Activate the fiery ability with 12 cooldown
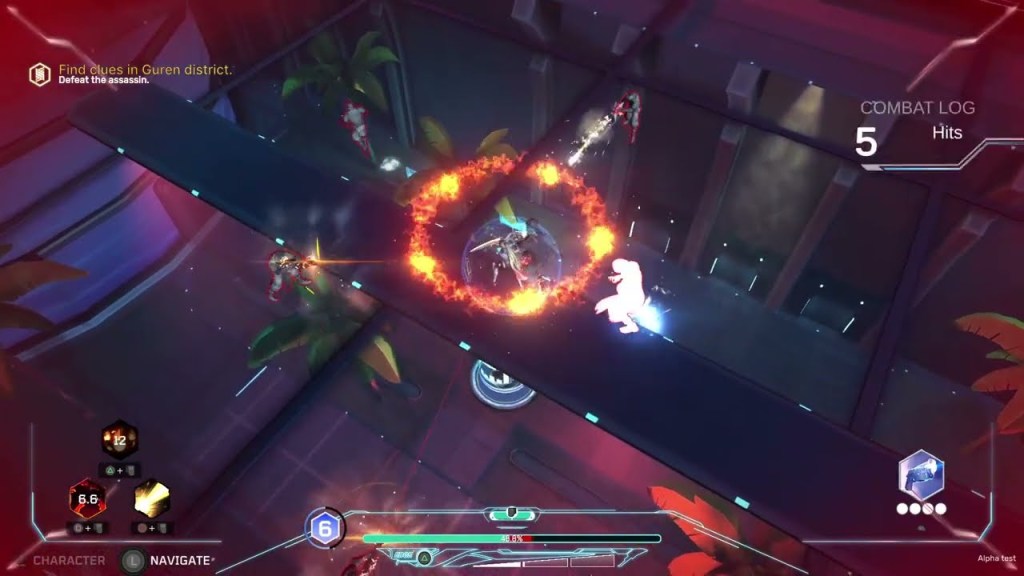 [x=119, y=439]
